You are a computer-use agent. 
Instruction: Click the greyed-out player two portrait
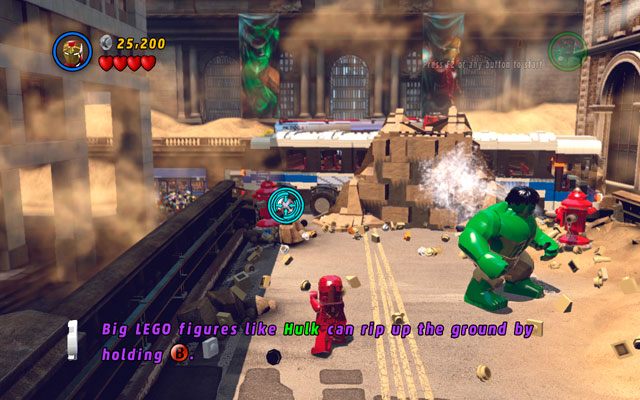coord(566,50)
